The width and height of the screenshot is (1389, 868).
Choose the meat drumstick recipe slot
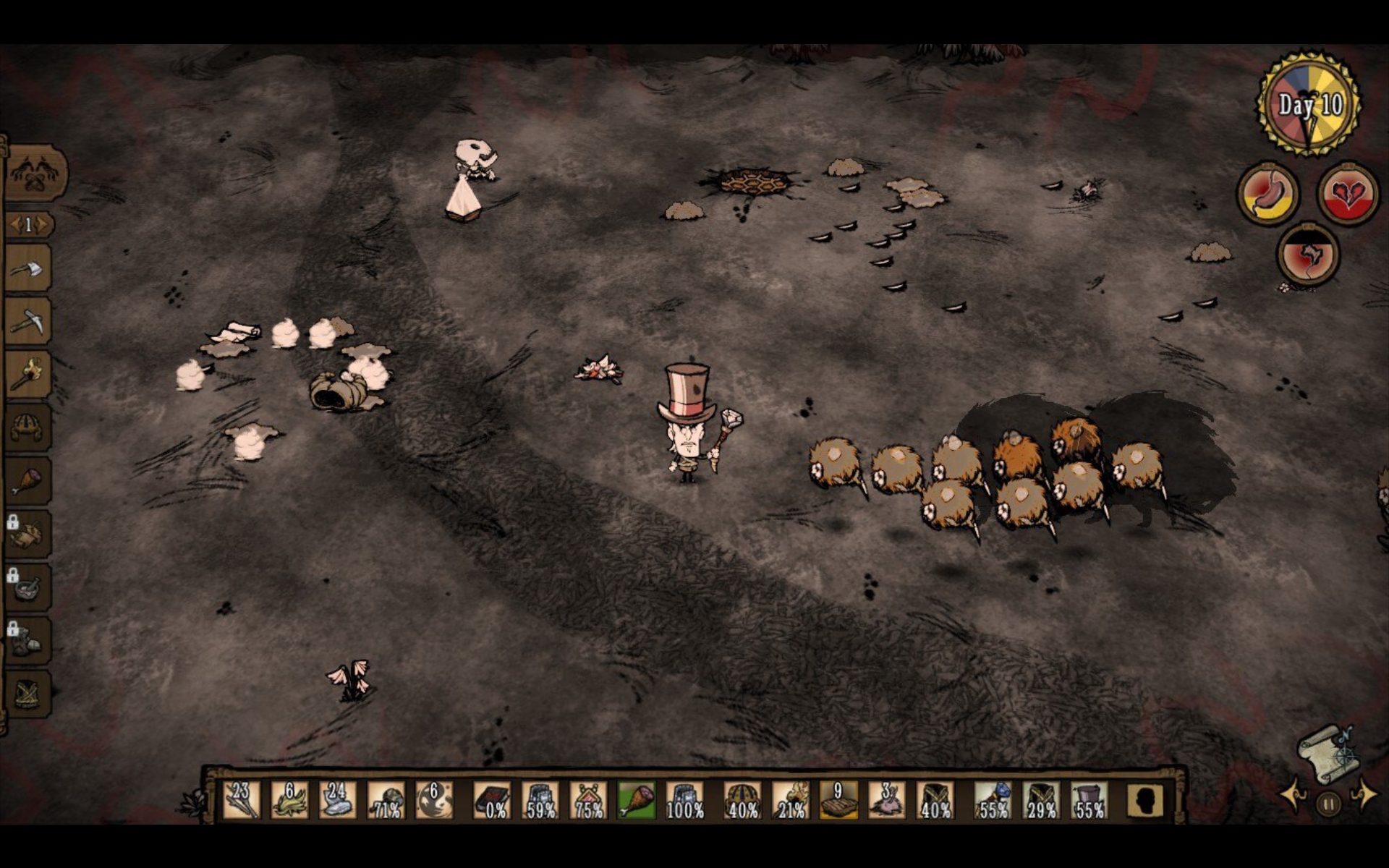pyautogui.click(x=29, y=481)
